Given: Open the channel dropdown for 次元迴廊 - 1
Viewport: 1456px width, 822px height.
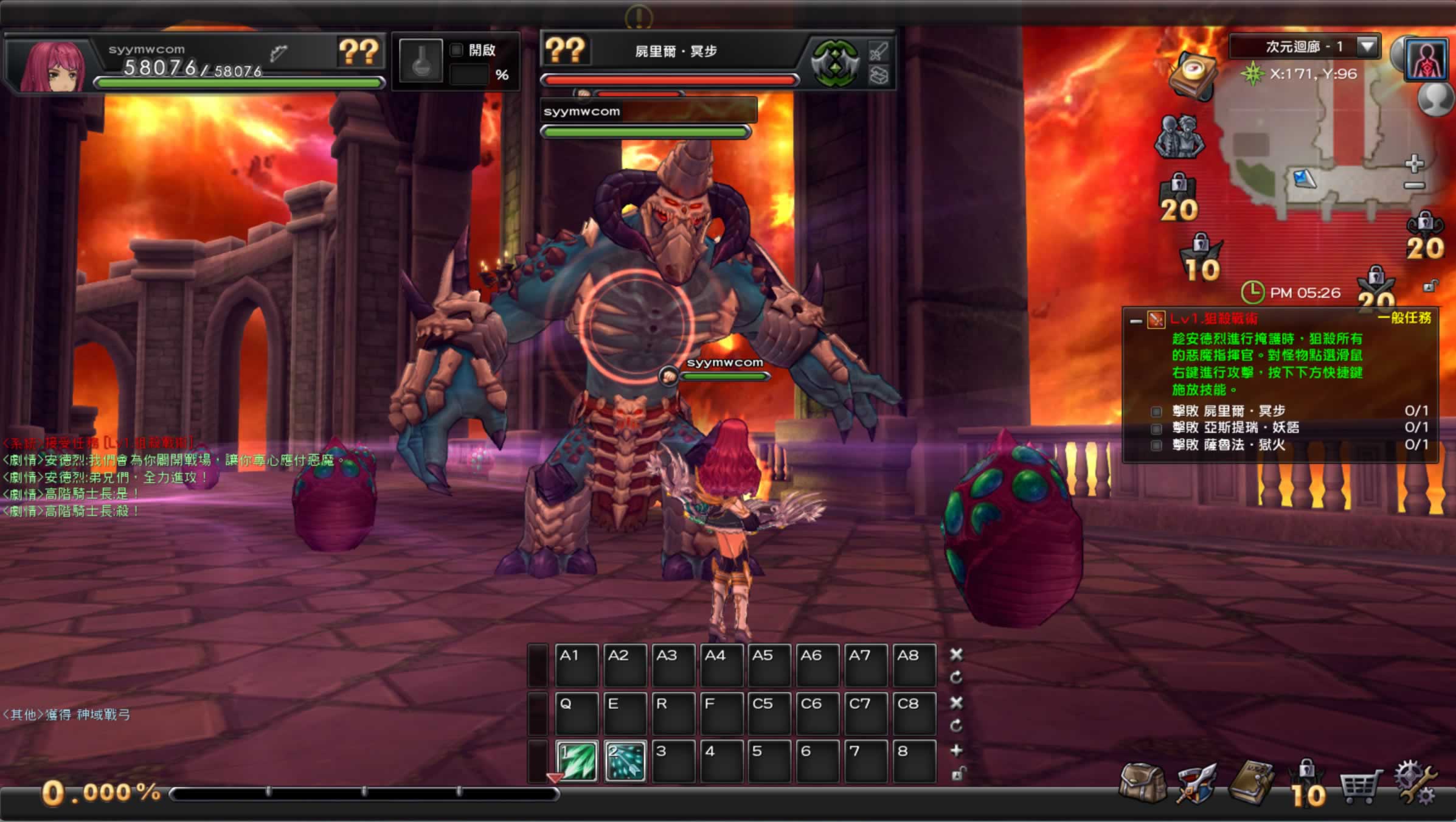Looking at the screenshot, I should point(1367,46).
